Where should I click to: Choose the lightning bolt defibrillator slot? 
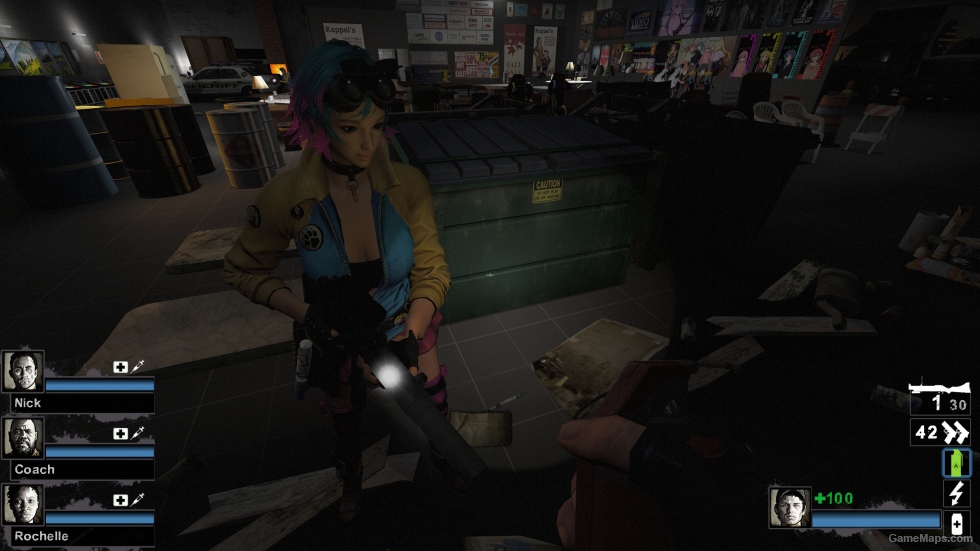(956, 492)
